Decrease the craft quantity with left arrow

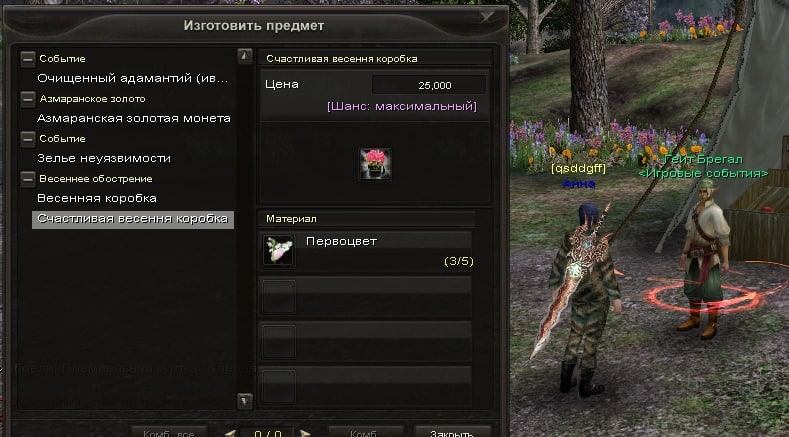[230, 434]
